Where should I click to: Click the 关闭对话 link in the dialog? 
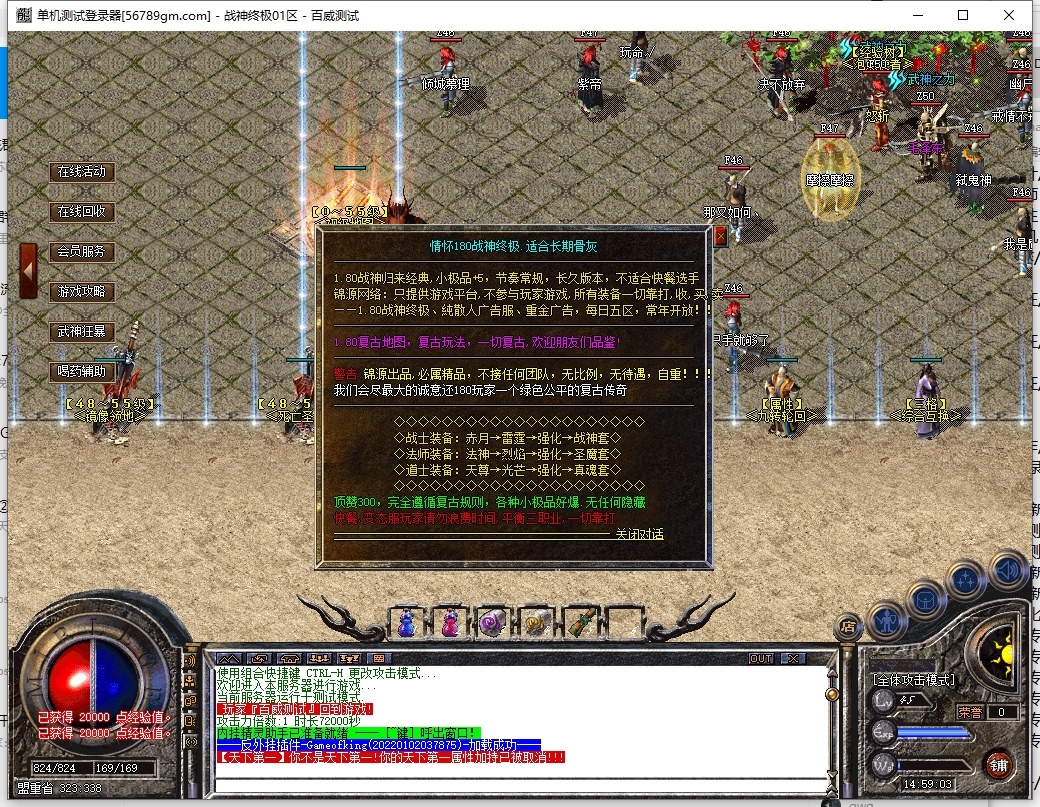point(639,534)
